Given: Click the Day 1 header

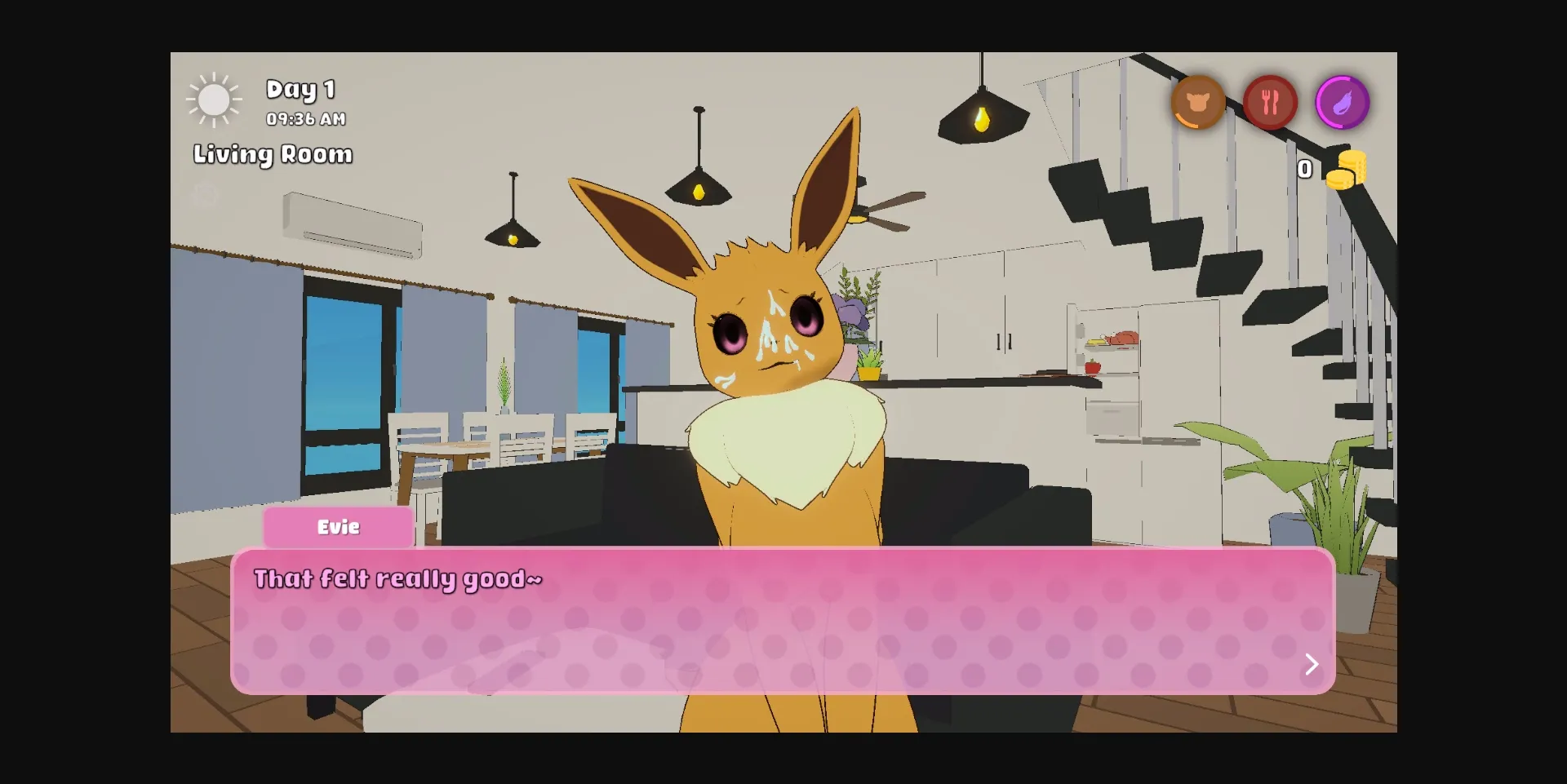Looking at the screenshot, I should coord(301,89).
